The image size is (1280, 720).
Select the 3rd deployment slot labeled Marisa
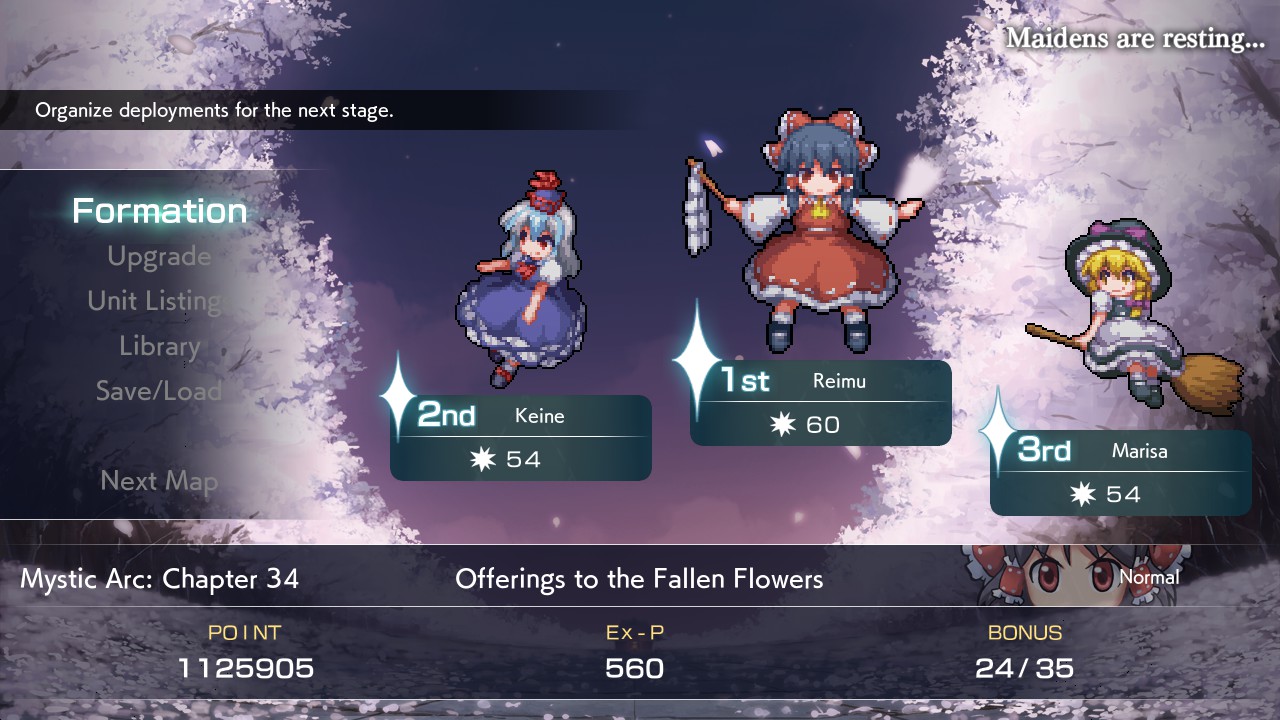point(1120,472)
